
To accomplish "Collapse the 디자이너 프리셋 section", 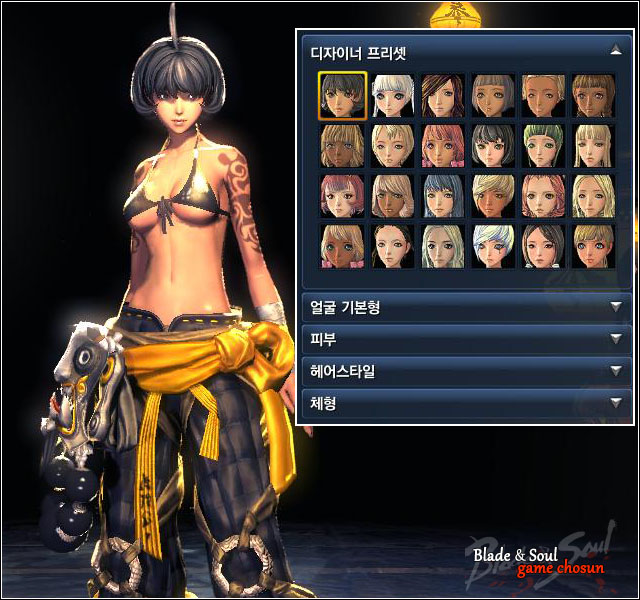I will tap(615, 48).
